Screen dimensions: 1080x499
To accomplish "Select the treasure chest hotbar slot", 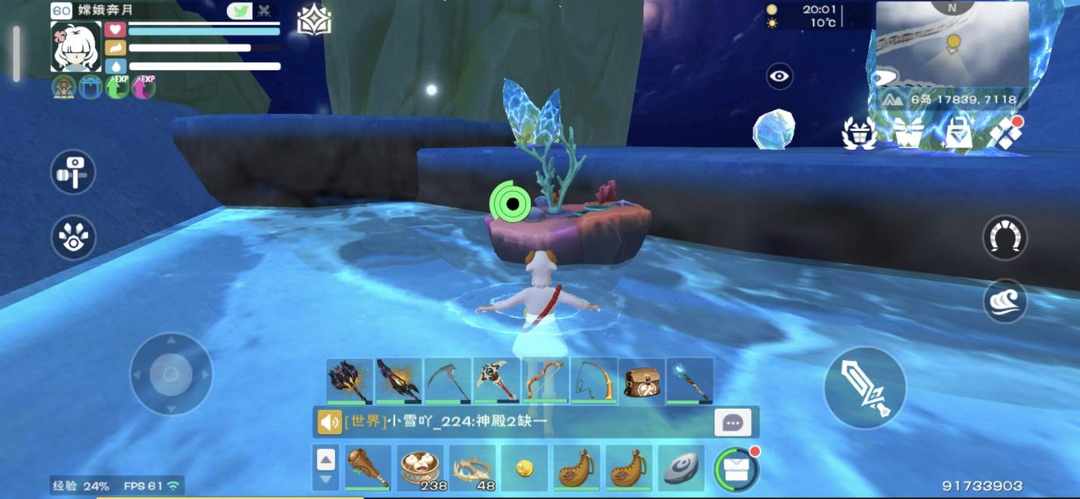I will point(641,381).
